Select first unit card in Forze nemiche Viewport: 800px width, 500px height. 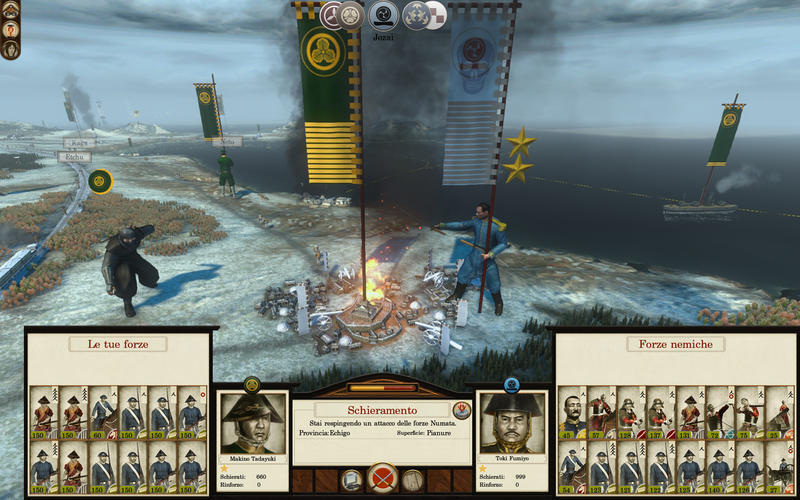tap(572, 411)
